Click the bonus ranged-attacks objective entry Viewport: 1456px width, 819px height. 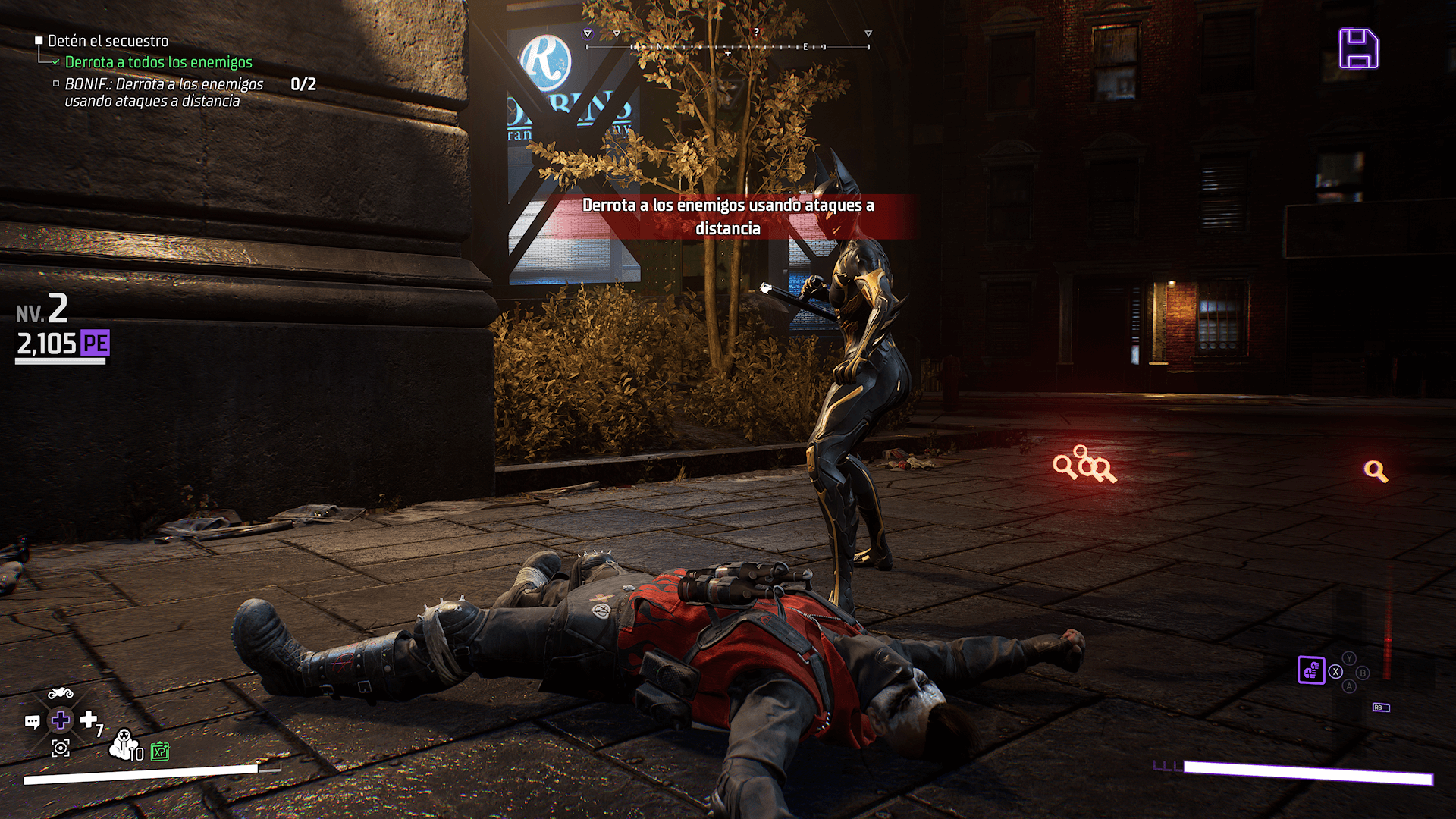coord(163,93)
